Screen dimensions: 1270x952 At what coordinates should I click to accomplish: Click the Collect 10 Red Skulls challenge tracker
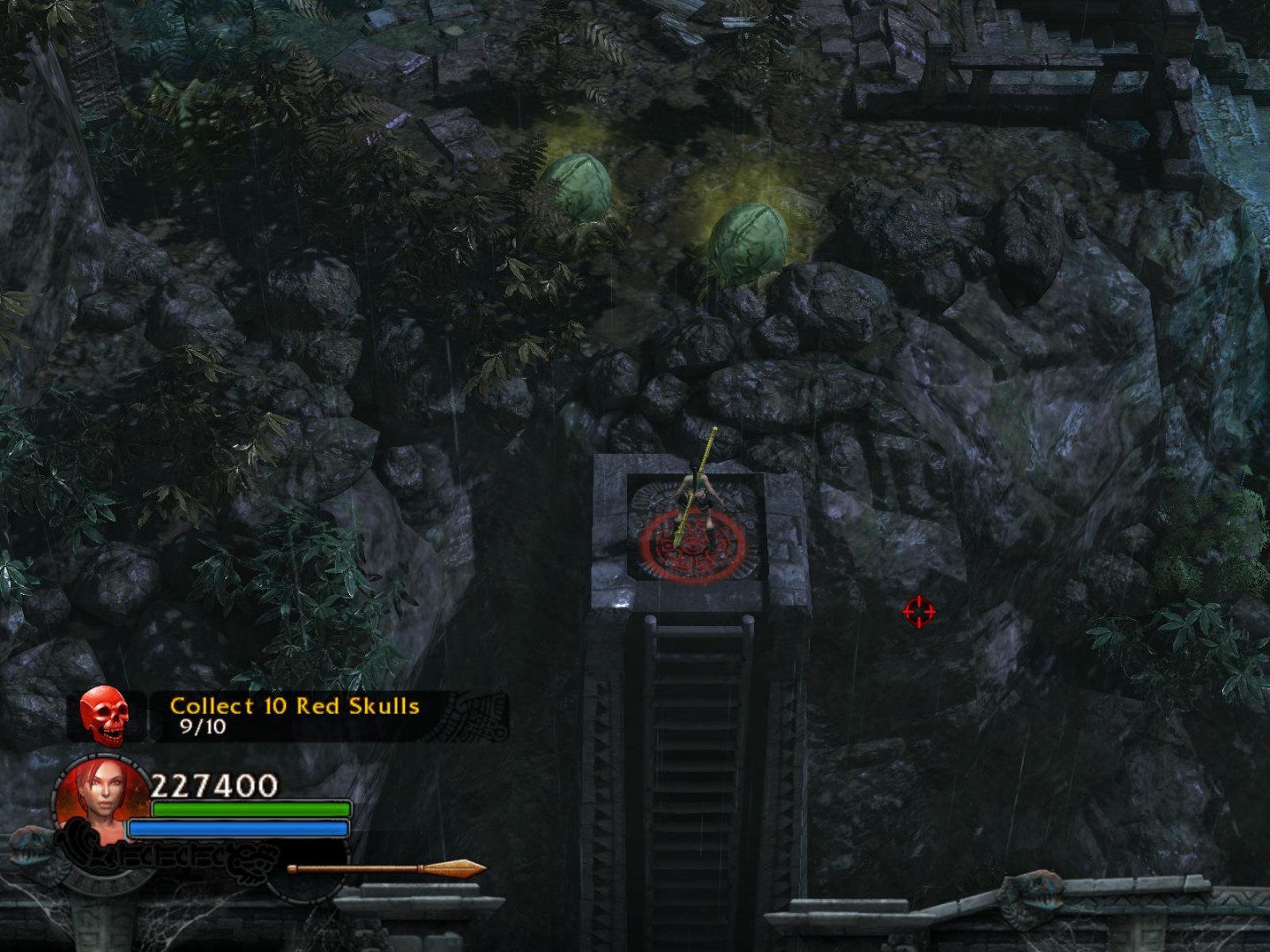[295, 715]
